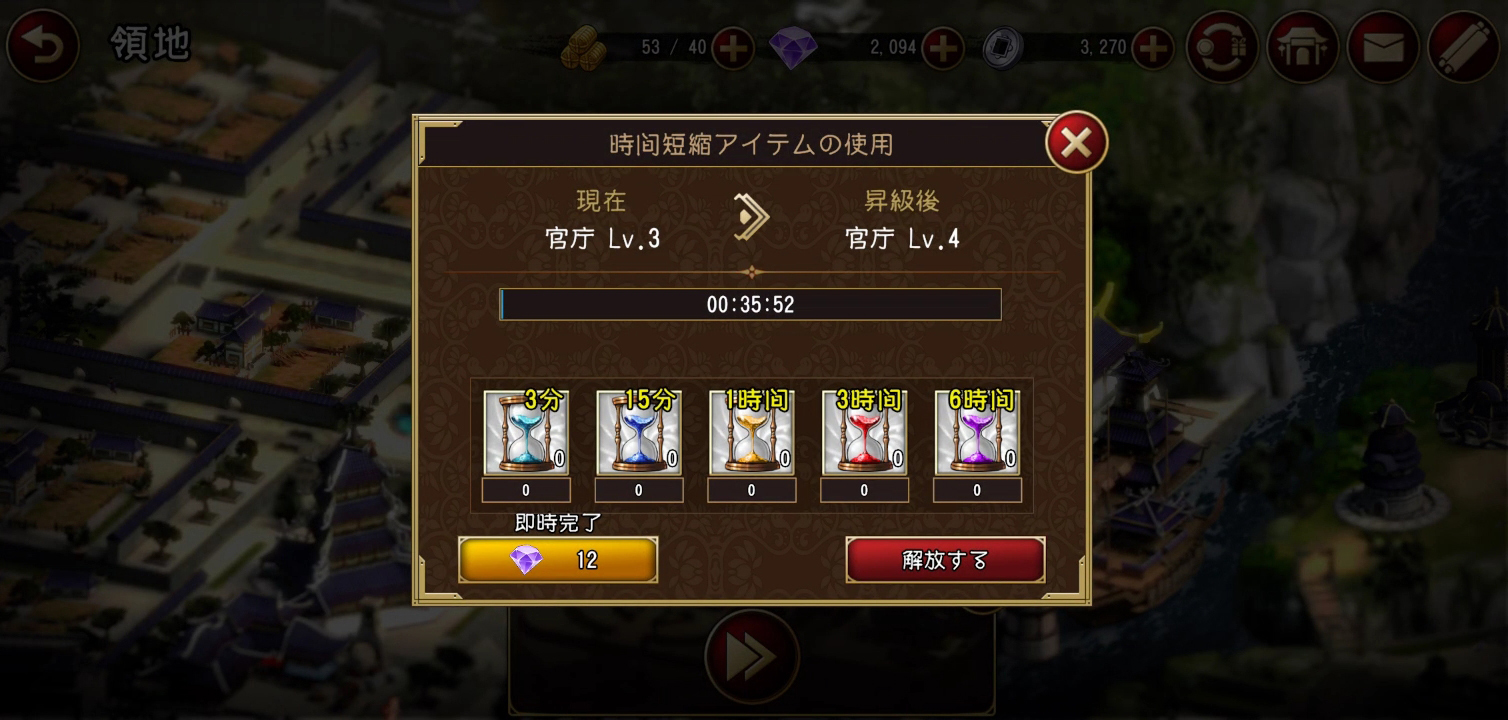Click the fast-forward button below the dialog

(x=751, y=655)
